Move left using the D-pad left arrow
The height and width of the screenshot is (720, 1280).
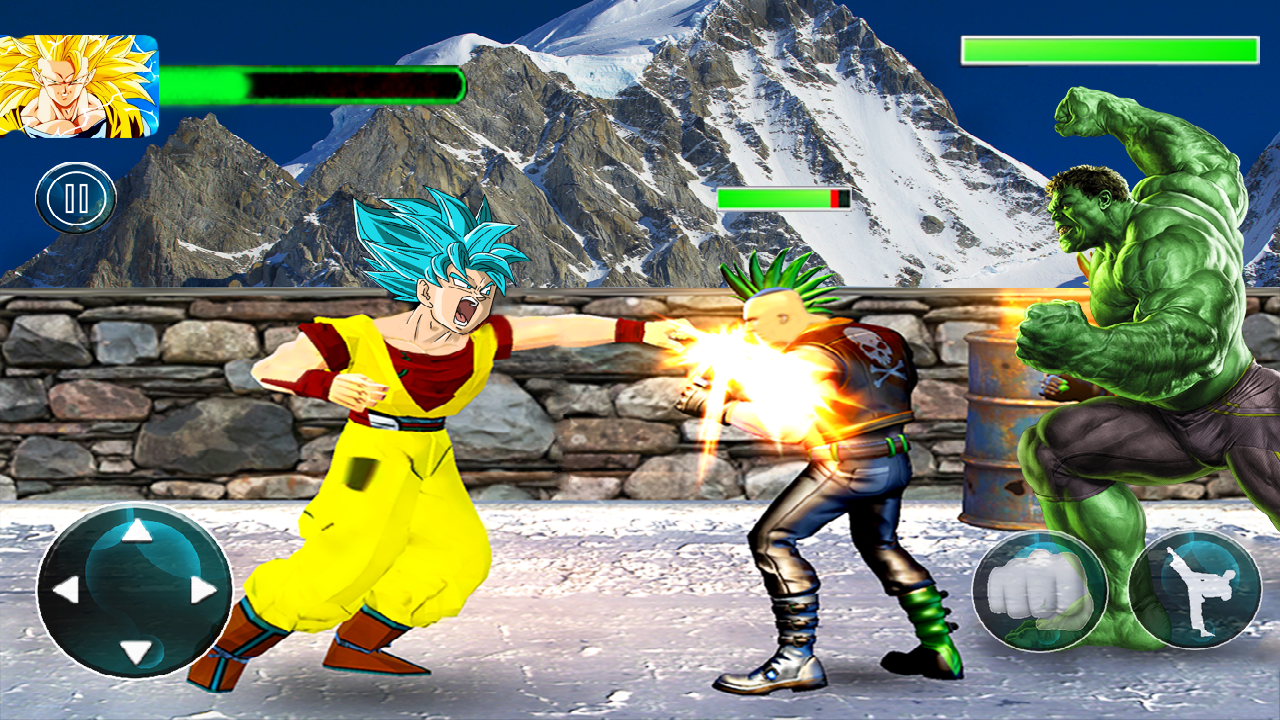click(67, 590)
